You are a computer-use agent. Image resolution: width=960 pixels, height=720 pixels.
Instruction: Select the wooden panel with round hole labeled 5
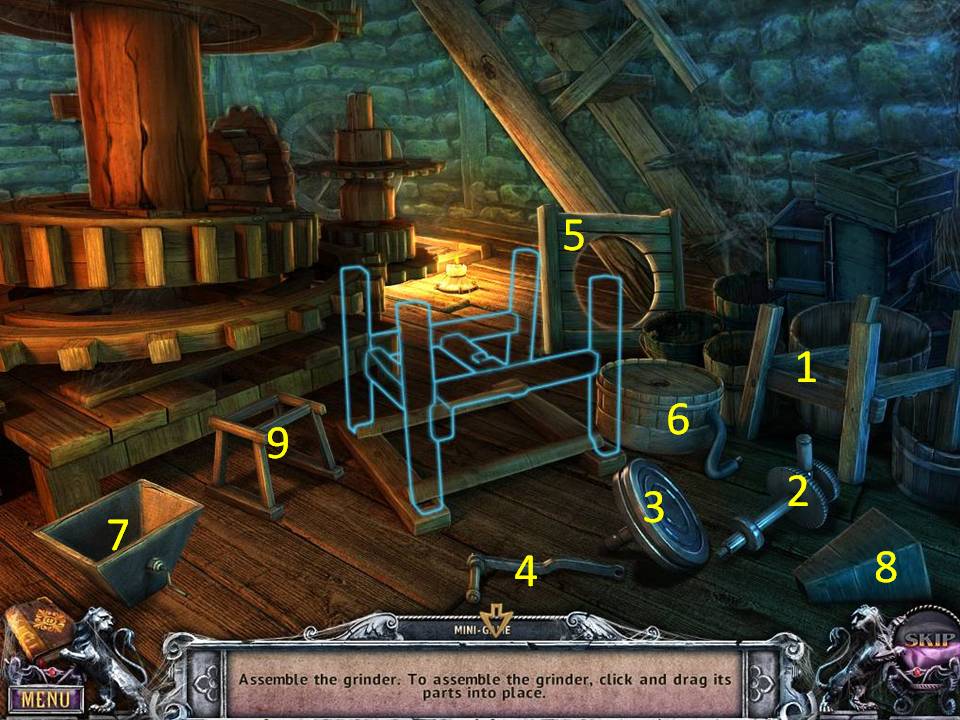coord(610,265)
